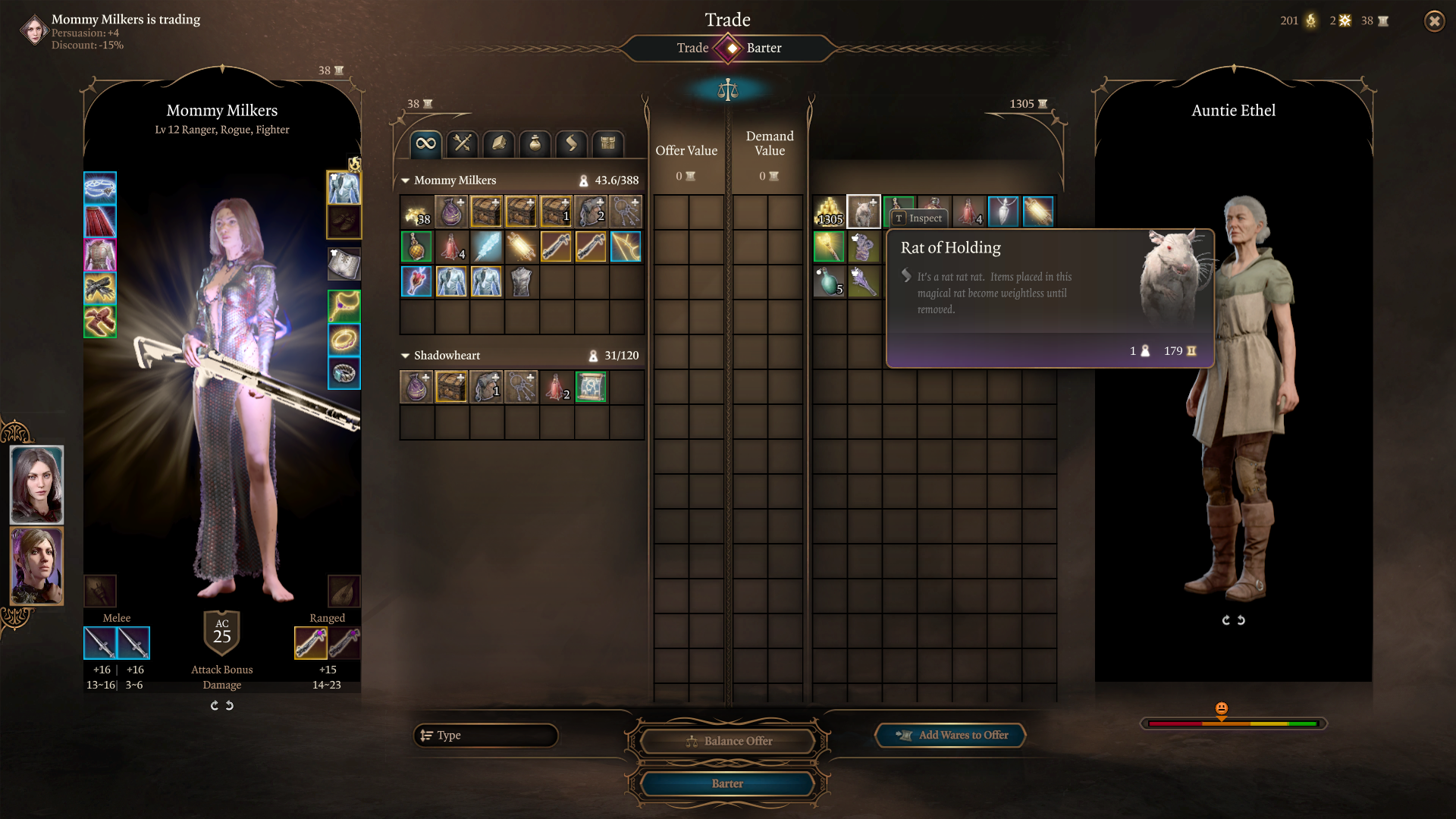The height and width of the screenshot is (819, 1456).
Task: Click Balance Offer
Action: tap(726, 741)
